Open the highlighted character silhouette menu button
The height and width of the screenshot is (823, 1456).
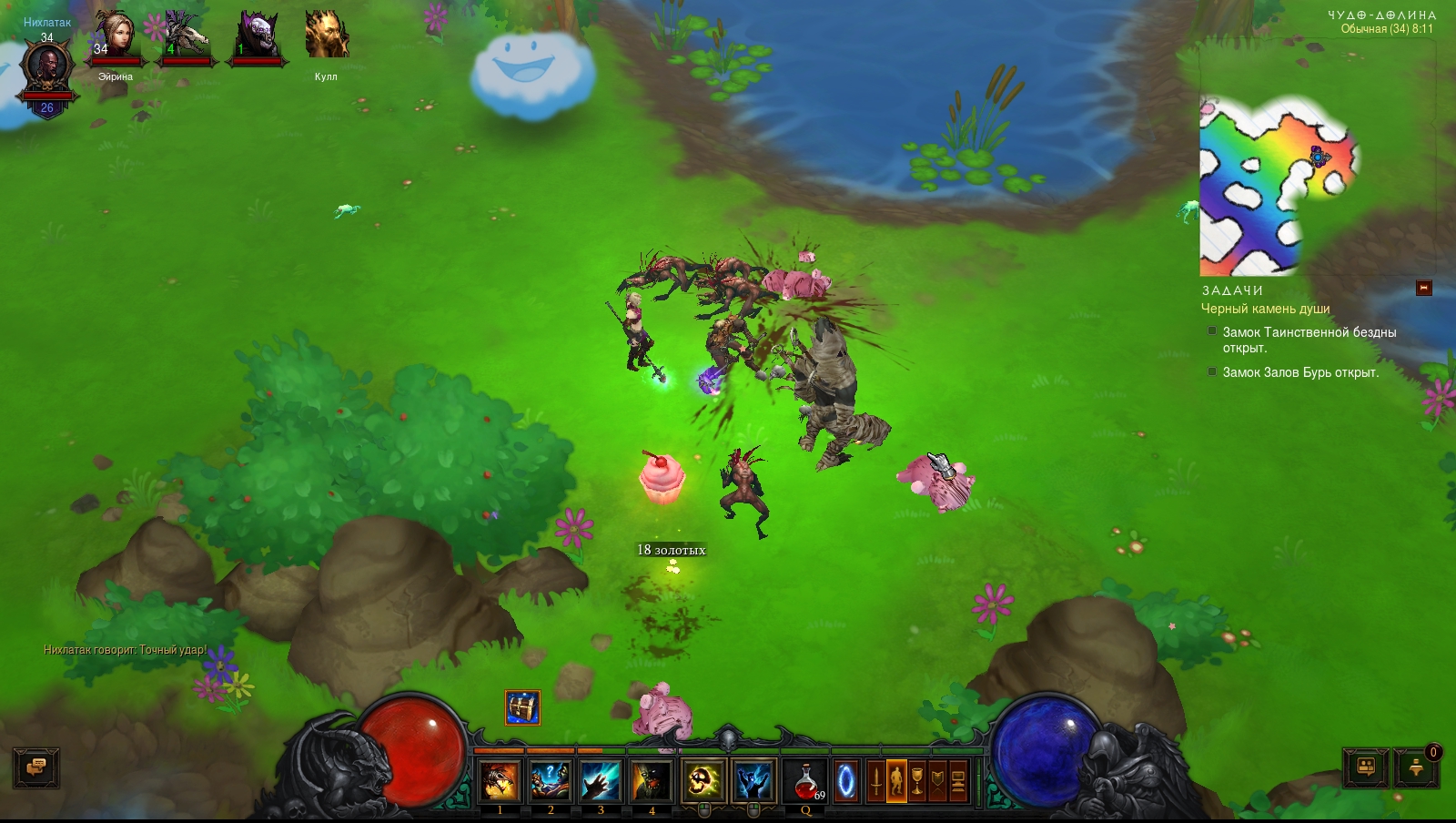[896, 781]
